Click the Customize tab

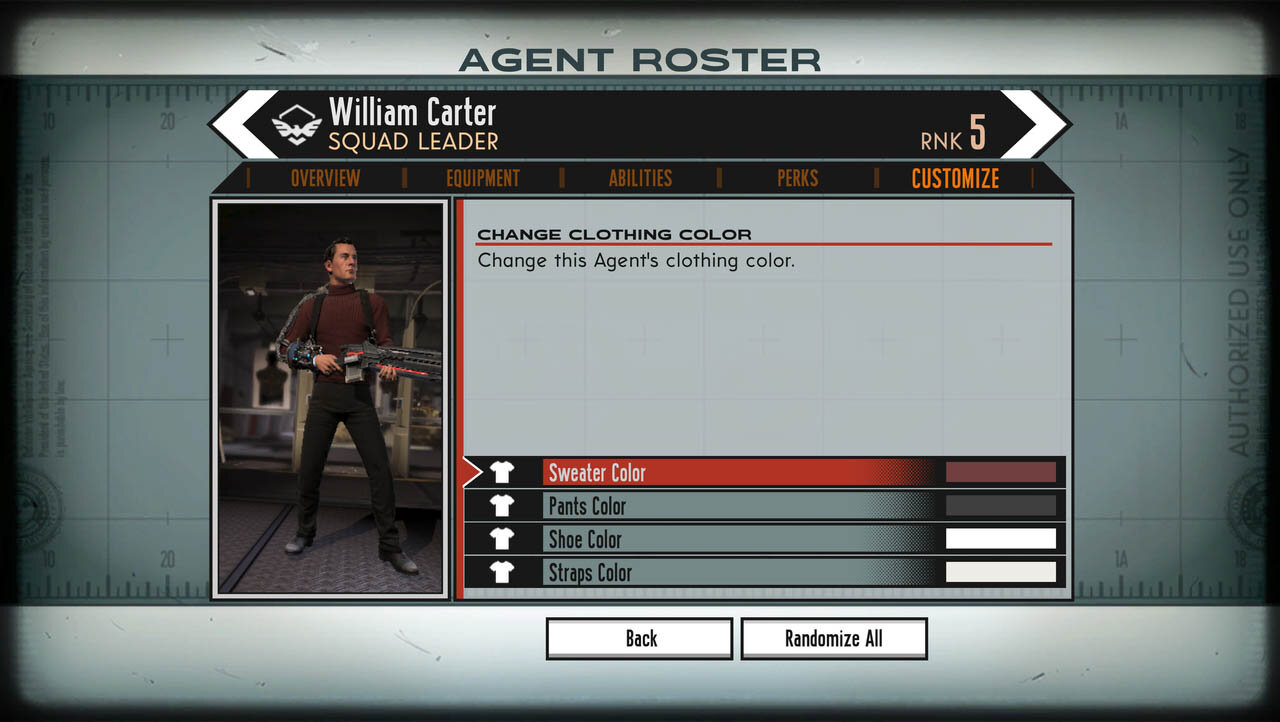tap(955, 178)
